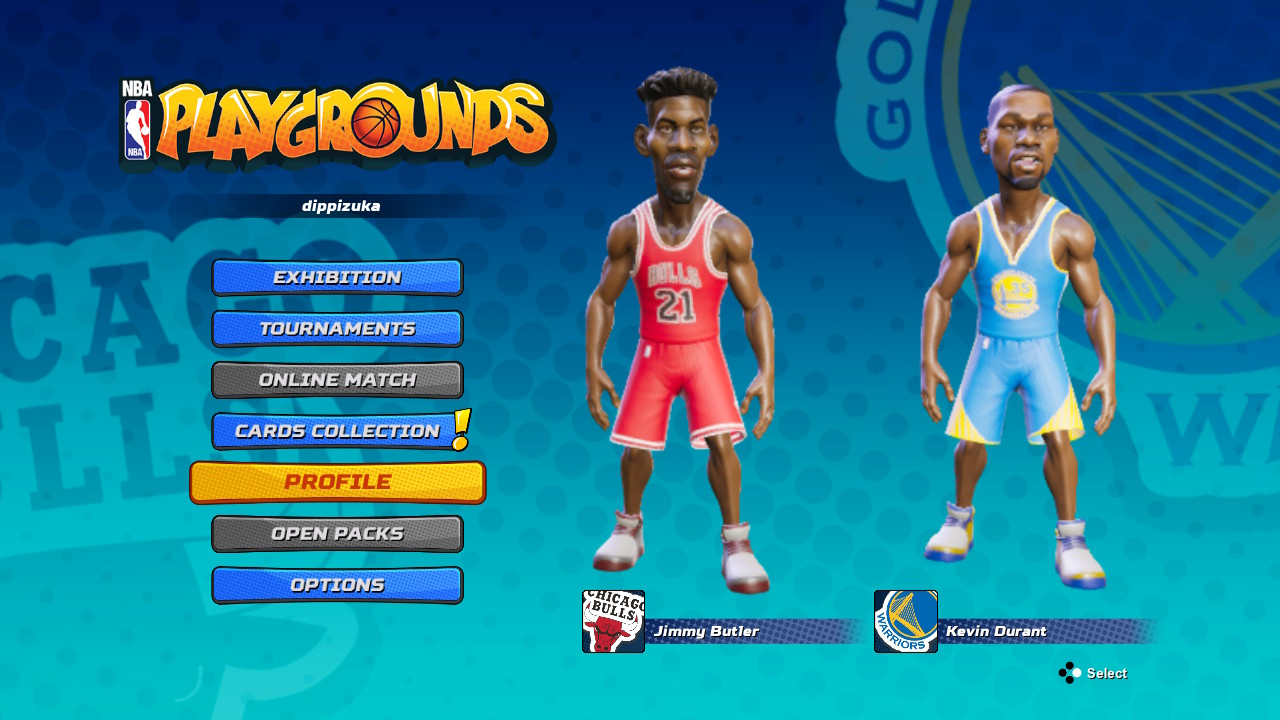Open the Options menu
The width and height of the screenshot is (1280, 720).
point(337,584)
